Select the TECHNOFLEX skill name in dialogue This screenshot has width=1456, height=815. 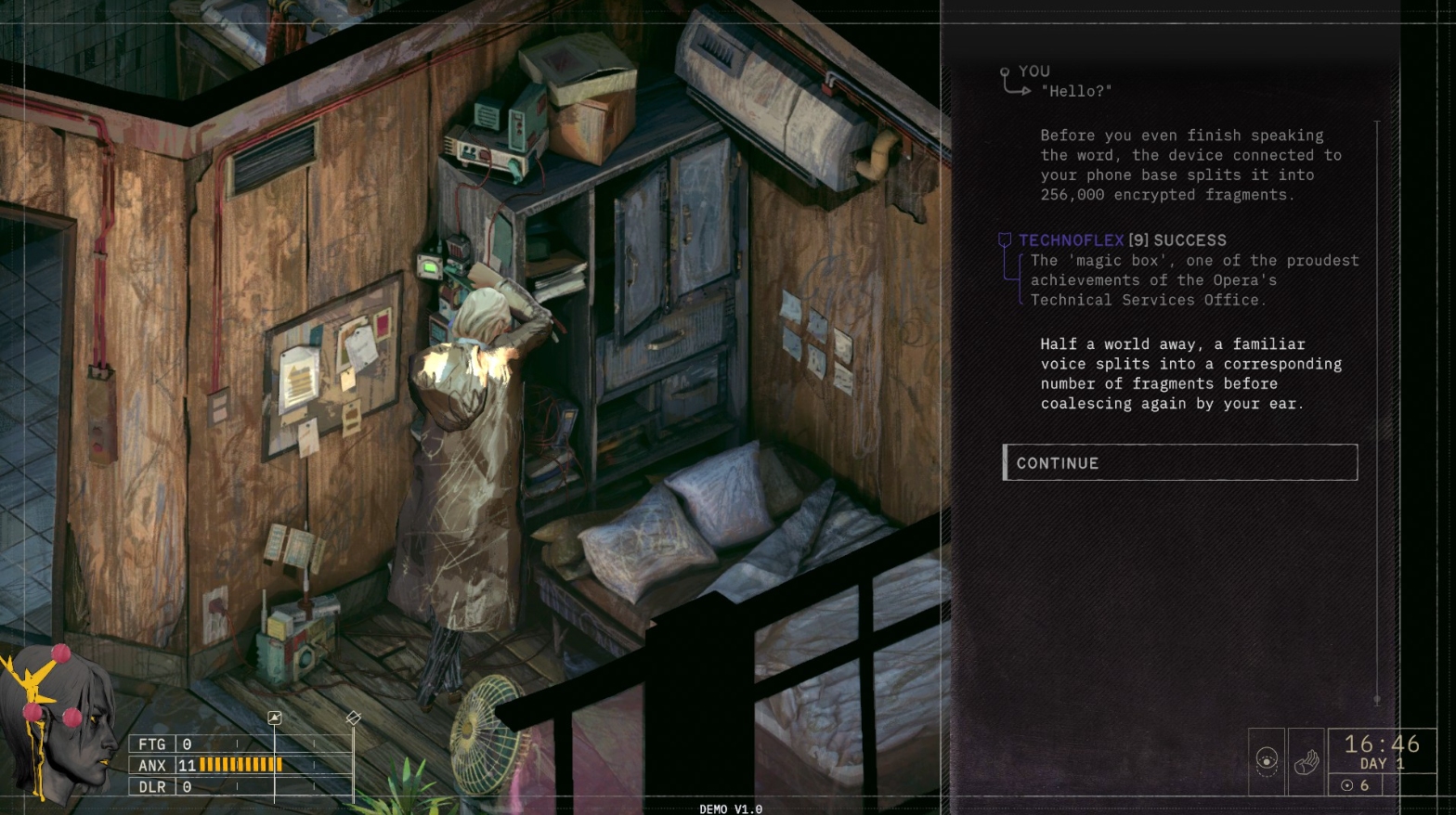[x=1071, y=240]
